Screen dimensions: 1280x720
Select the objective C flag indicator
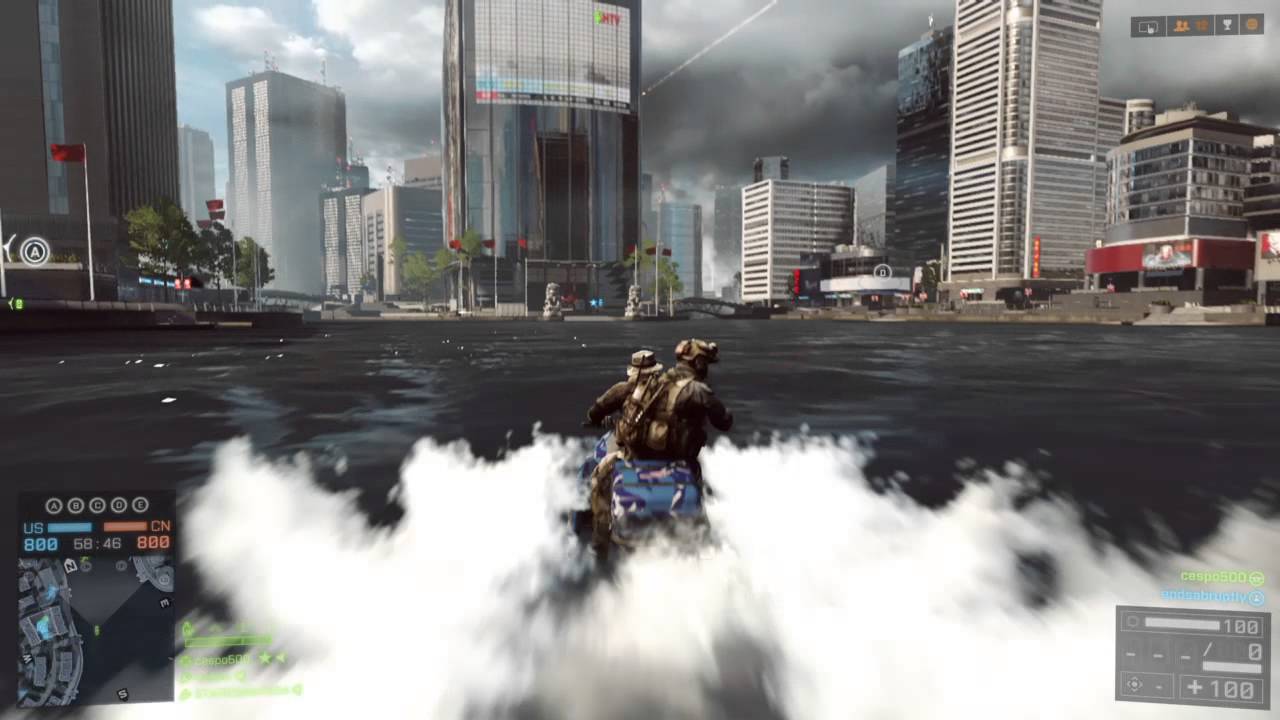97,505
